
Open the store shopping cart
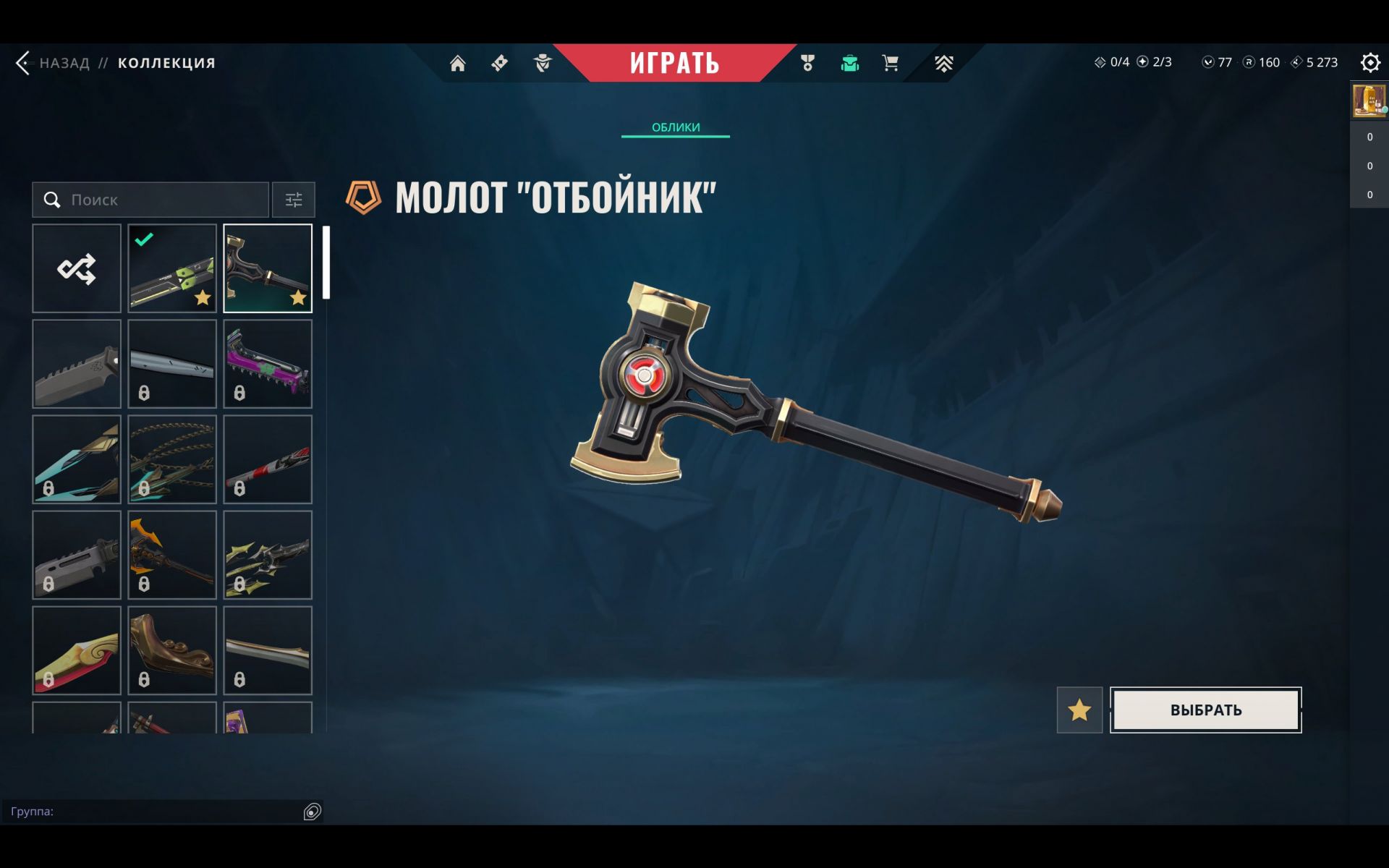(x=890, y=64)
